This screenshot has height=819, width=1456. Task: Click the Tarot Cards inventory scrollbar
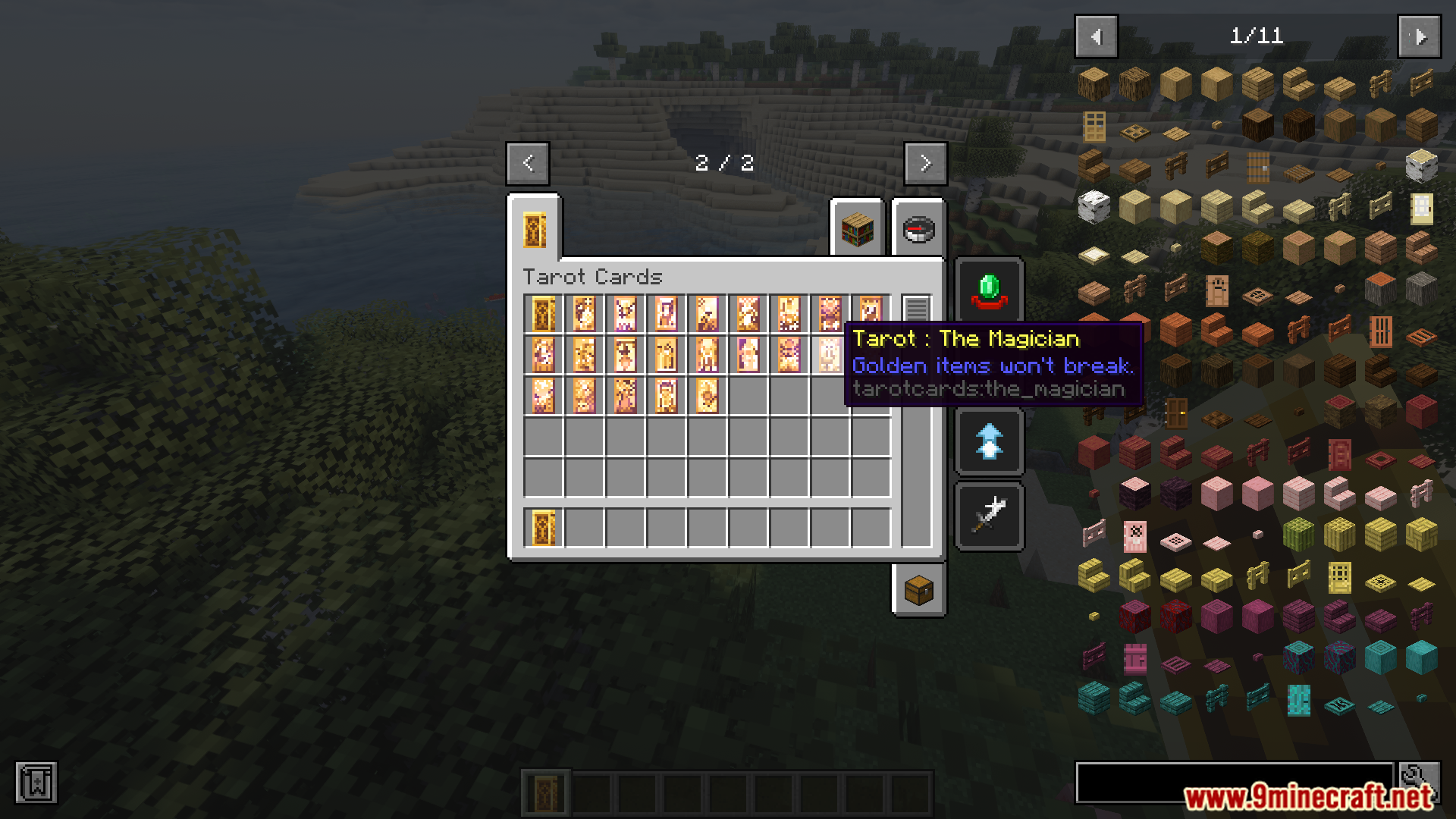[917, 306]
